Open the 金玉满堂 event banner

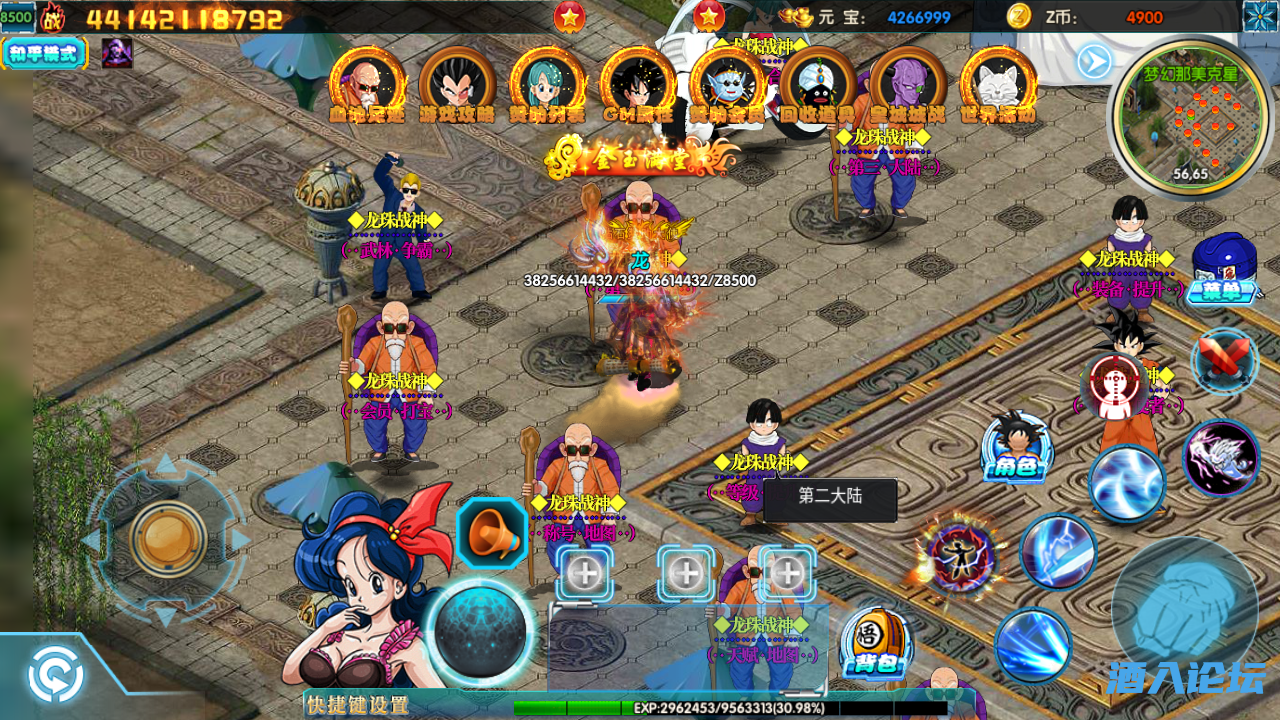click(642, 157)
